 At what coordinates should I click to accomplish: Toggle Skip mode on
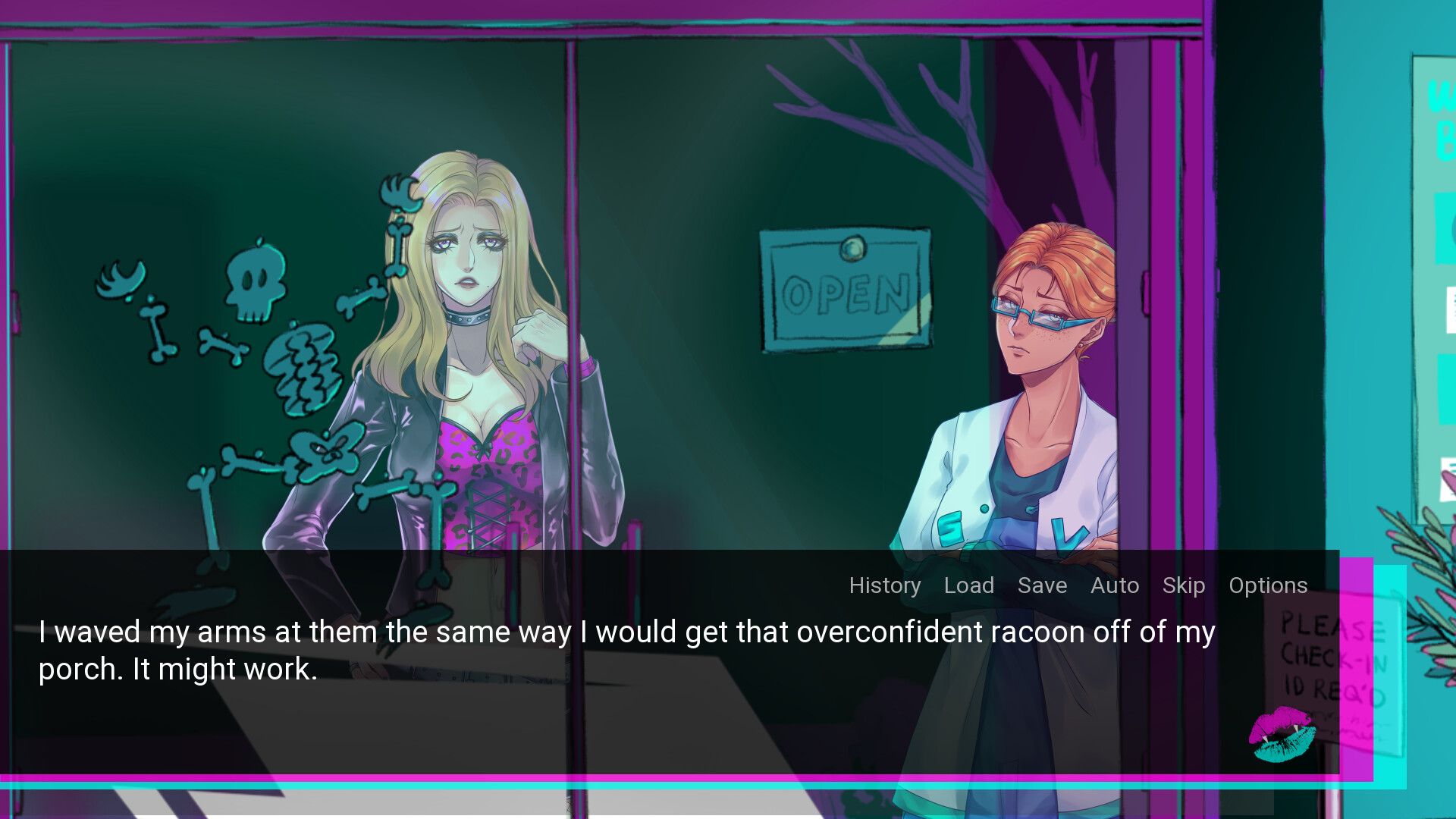tap(1183, 585)
